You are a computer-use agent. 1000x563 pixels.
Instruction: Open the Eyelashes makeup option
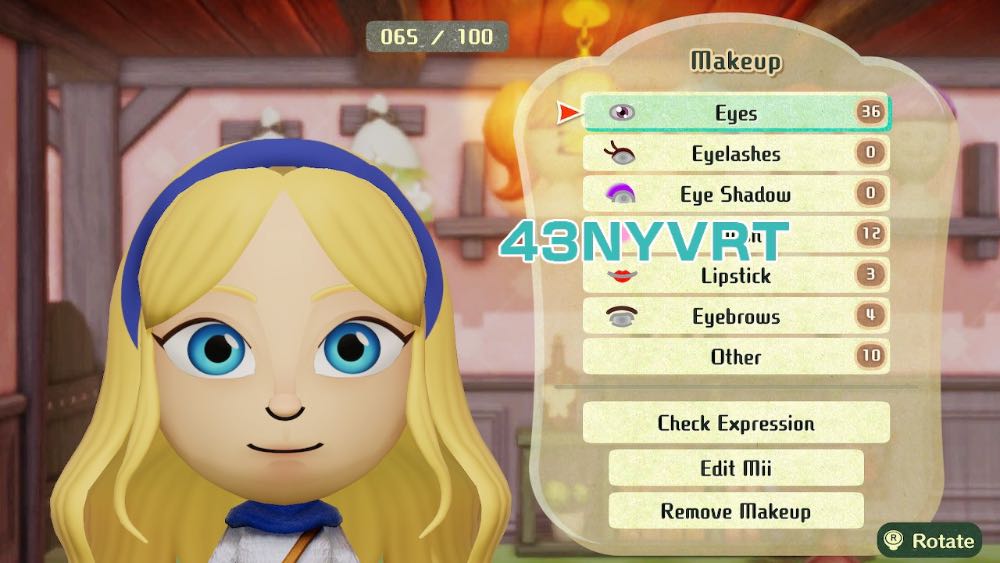(x=735, y=154)
